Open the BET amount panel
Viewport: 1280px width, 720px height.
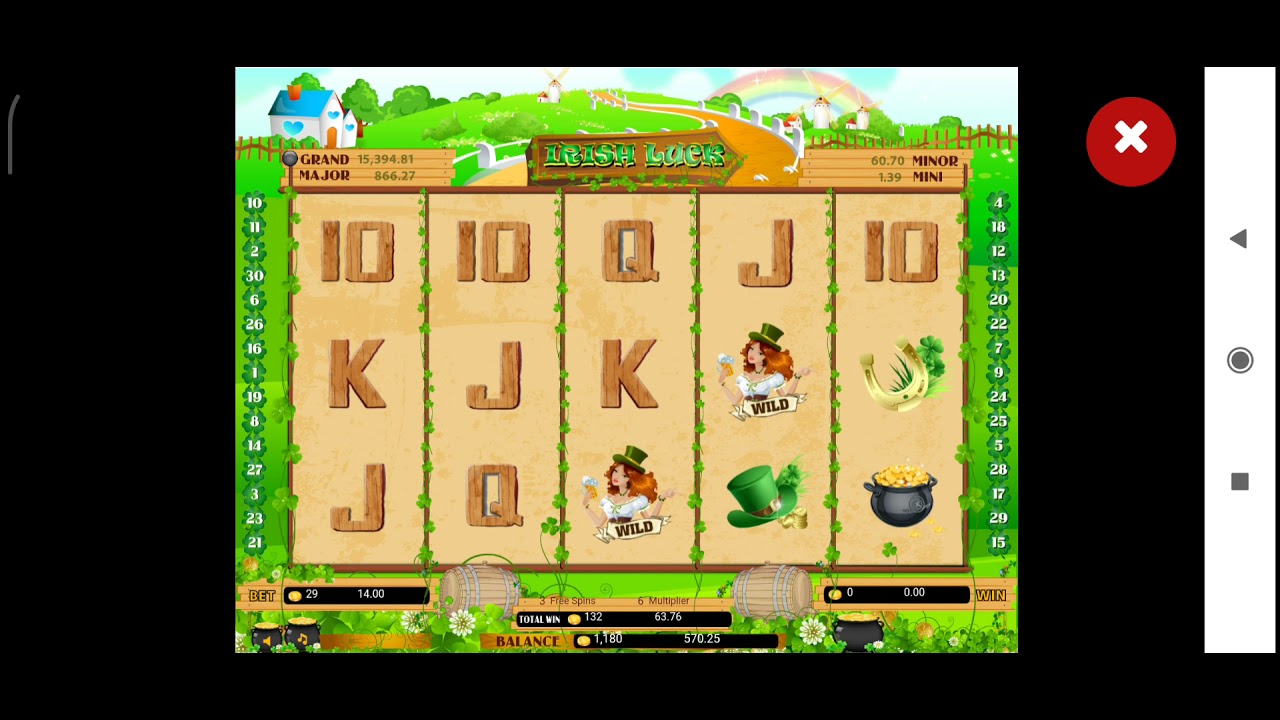[356, 595]
